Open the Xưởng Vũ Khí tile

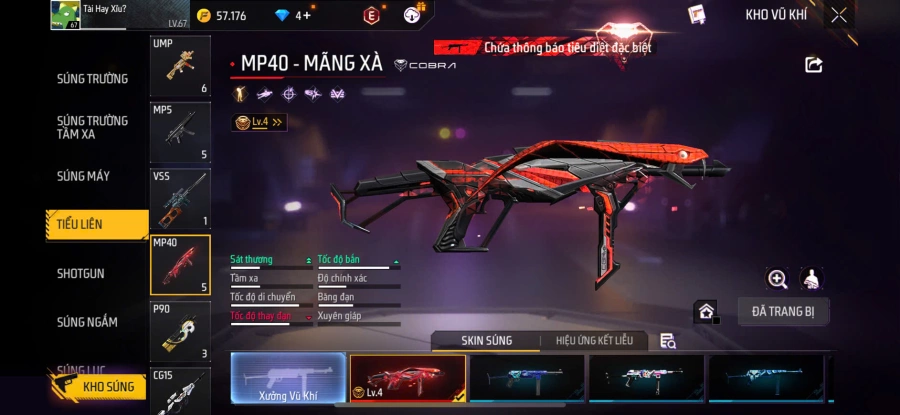(288, 380)
